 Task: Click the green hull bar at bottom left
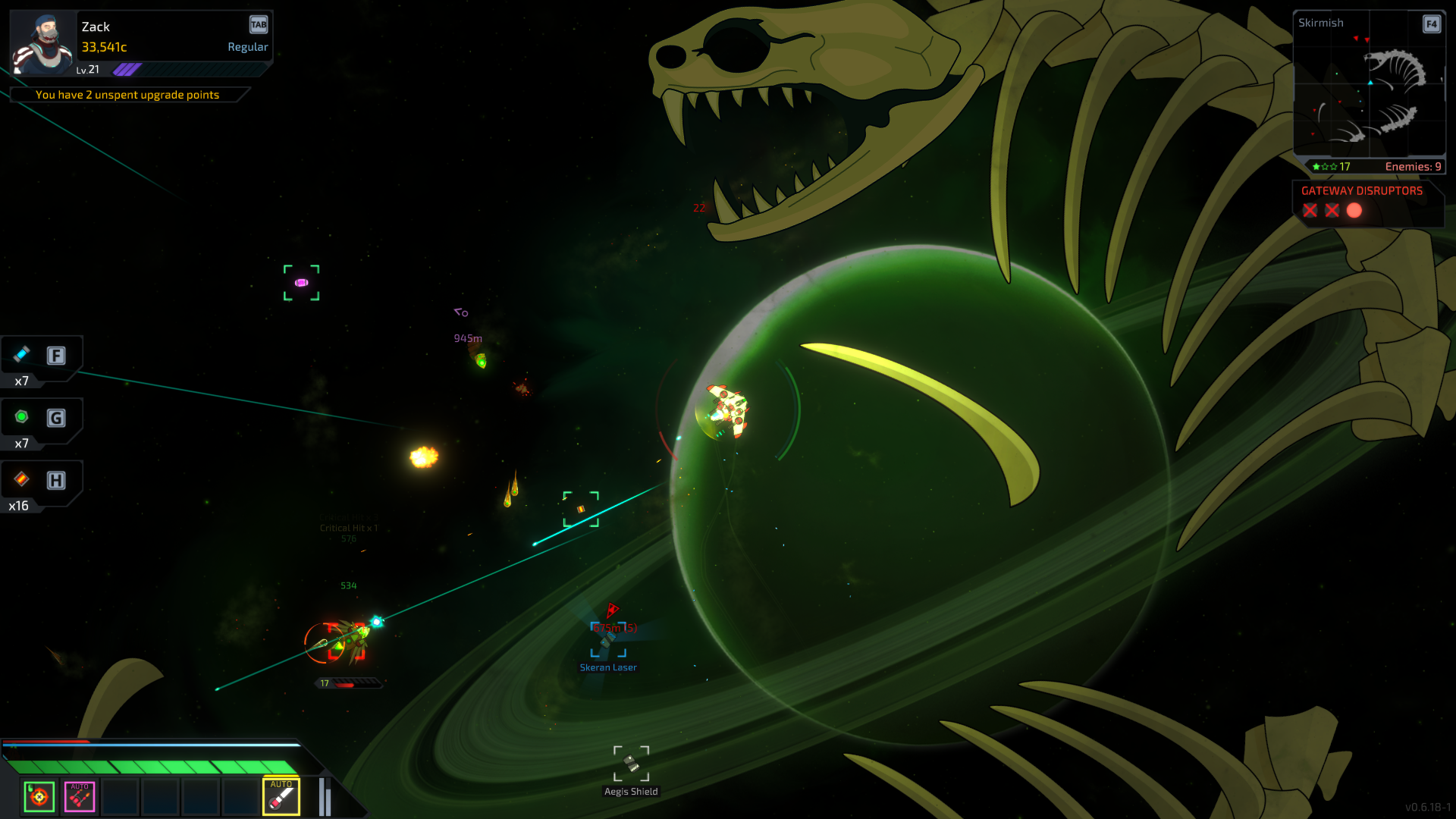point(152,765)
